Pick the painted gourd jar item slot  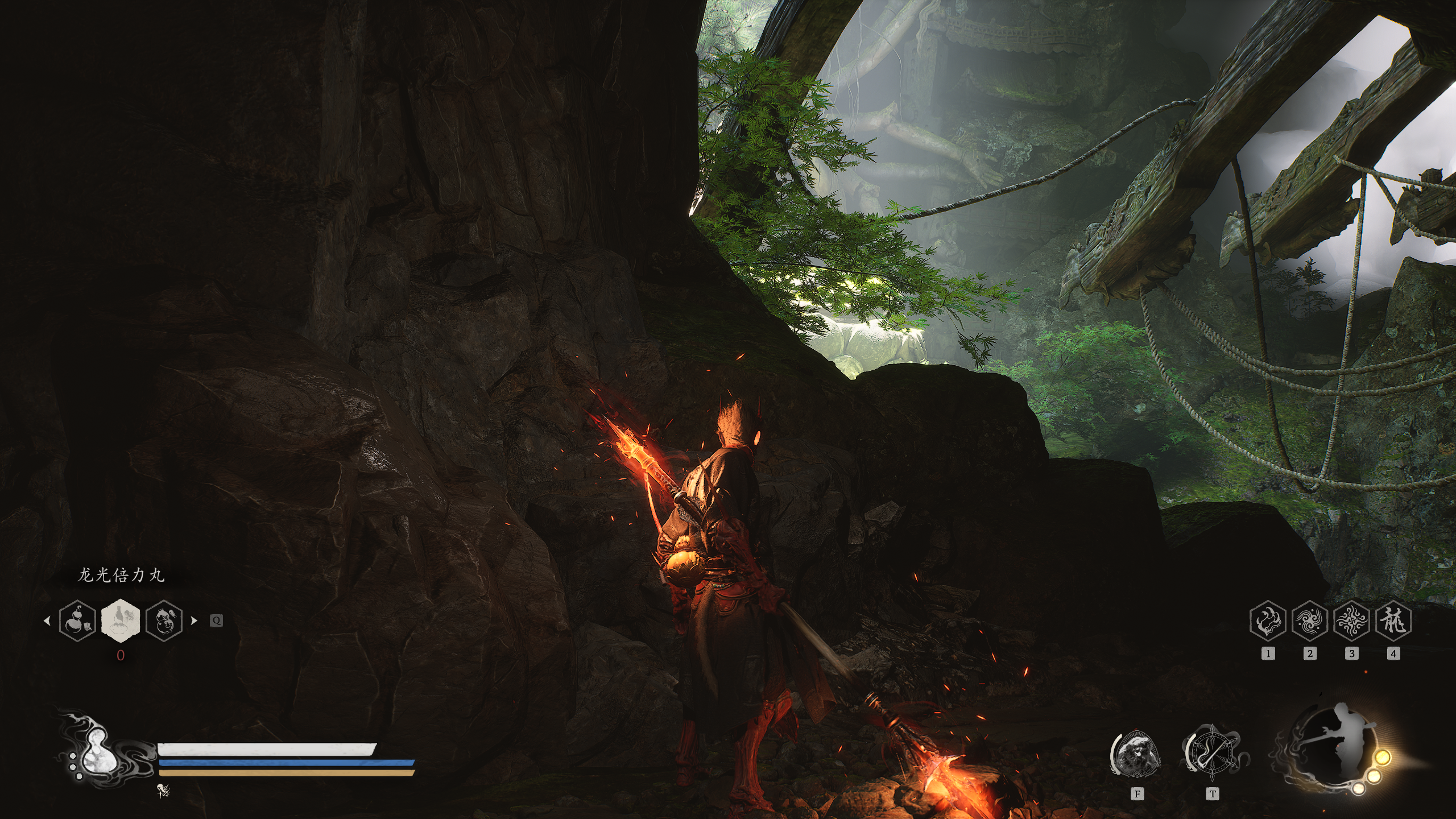point(164,620)
